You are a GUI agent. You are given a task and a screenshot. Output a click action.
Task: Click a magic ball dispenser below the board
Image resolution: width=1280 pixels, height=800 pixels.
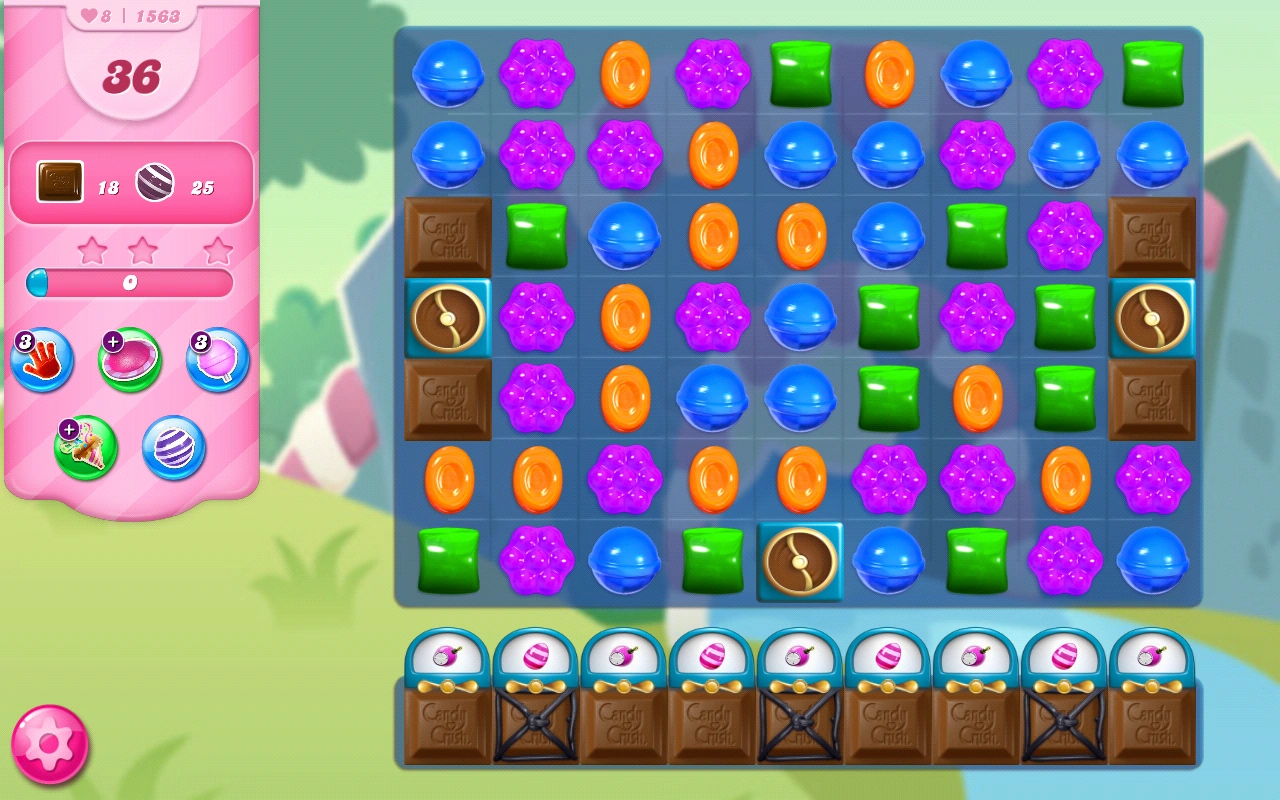coord(447,658)
